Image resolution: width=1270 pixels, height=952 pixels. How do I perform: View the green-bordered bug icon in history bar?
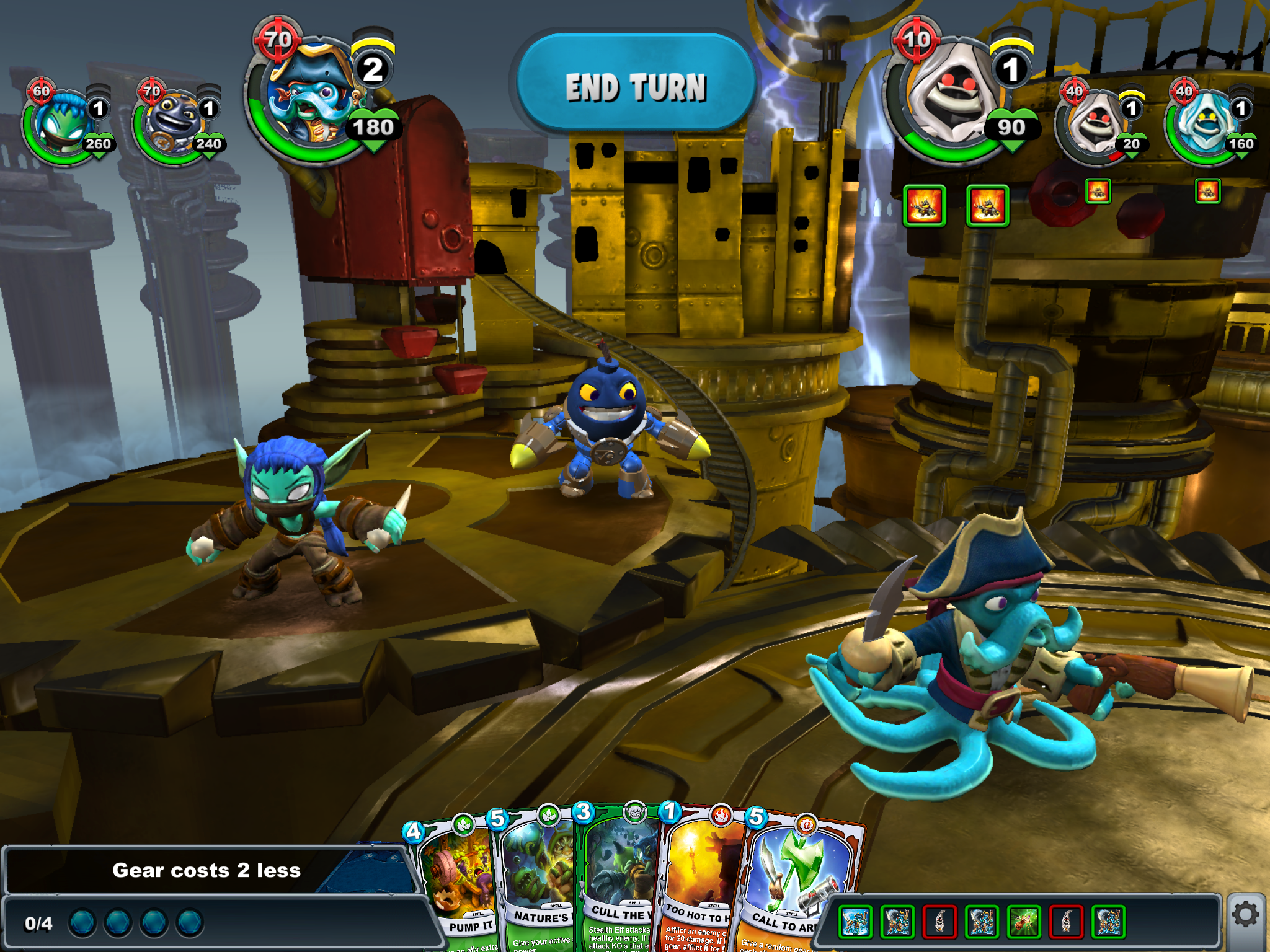click(x=1024, y=921)
